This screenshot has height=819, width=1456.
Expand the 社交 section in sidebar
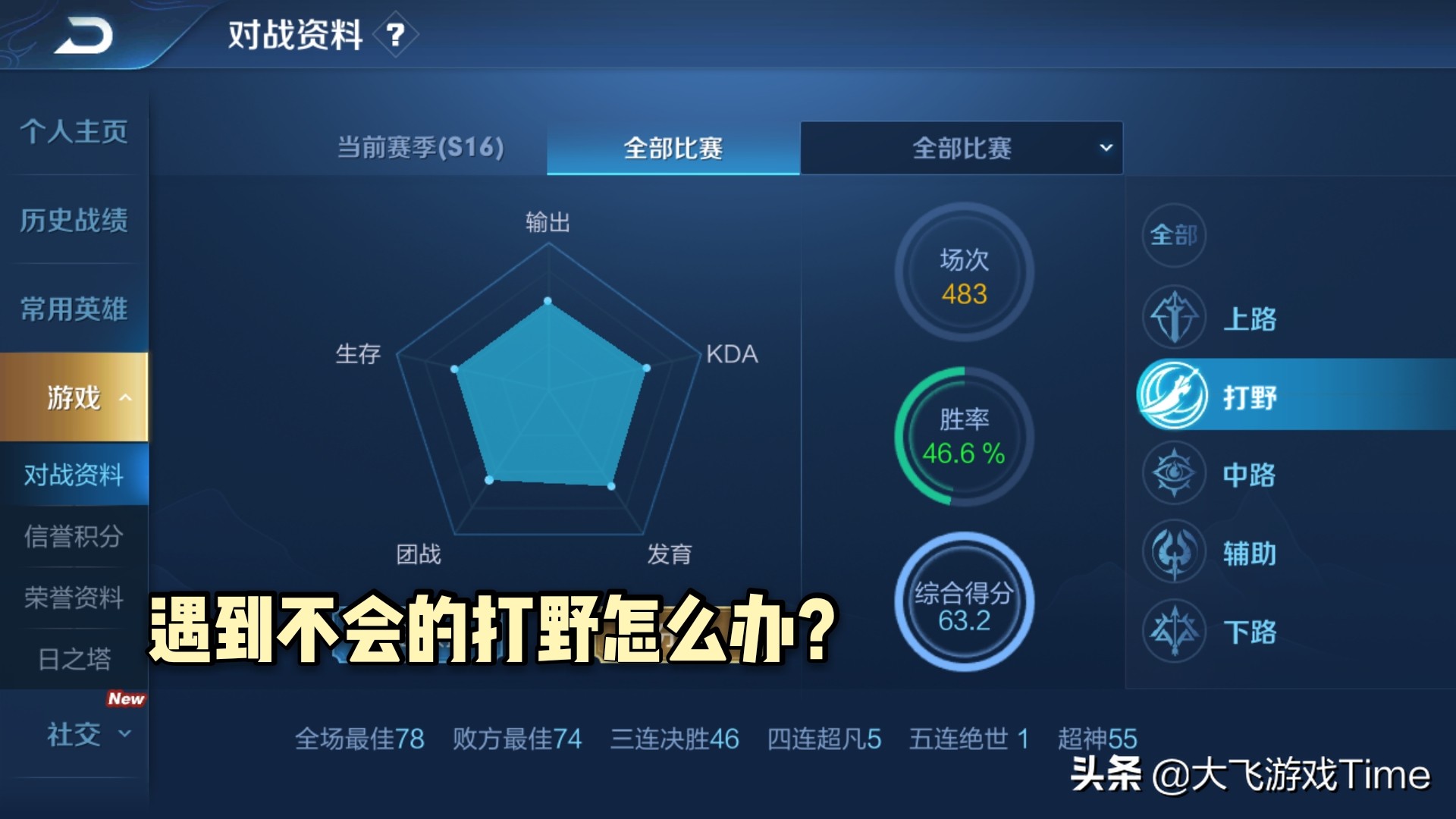[x=74, y=734]
